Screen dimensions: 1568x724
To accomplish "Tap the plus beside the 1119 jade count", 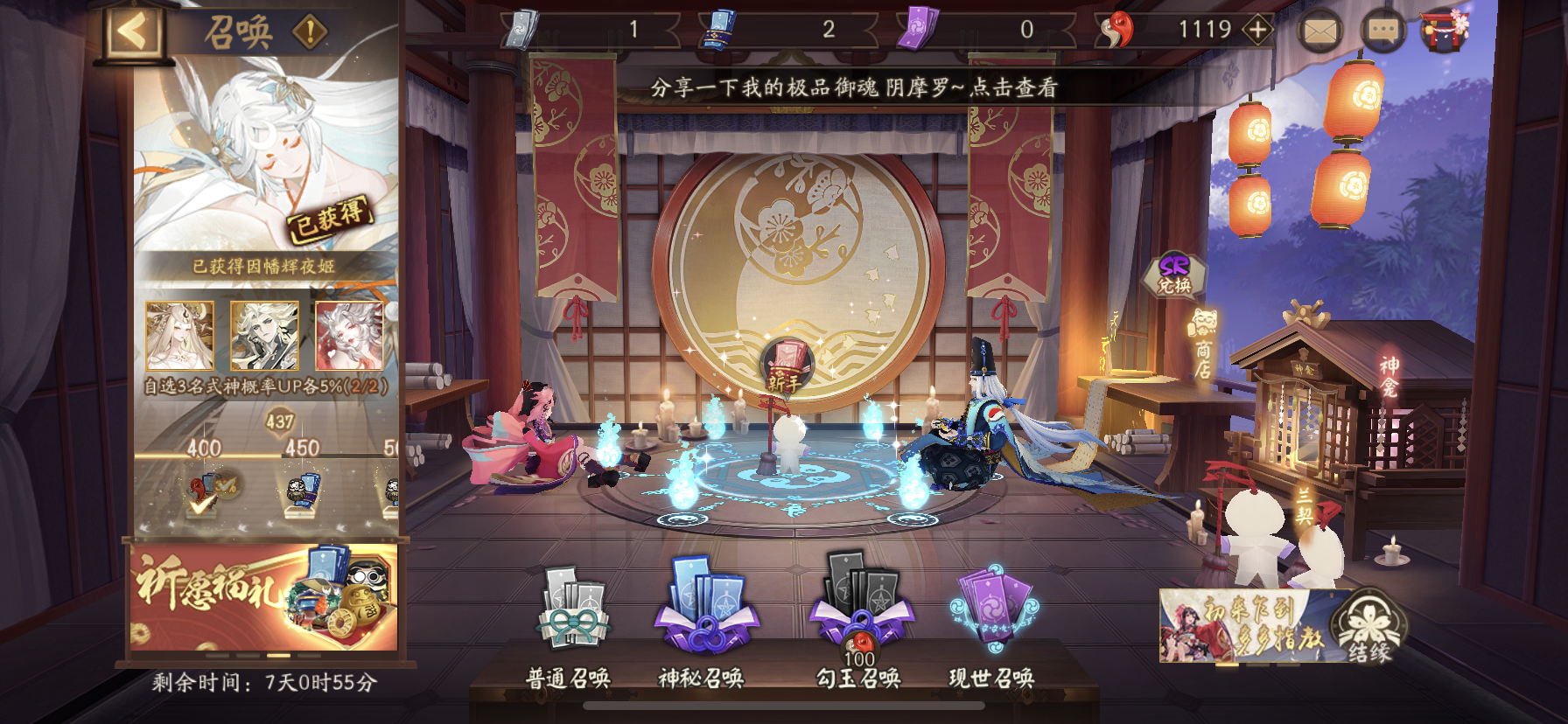I will point(1256,31).
